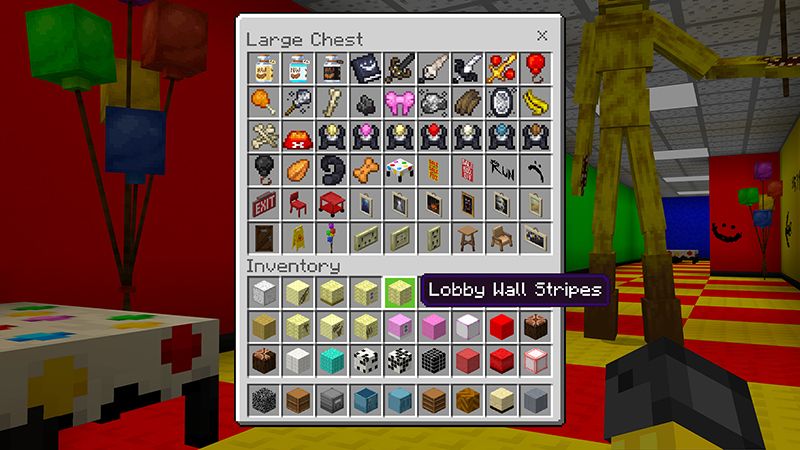The image size is (800, 450).
Task: Grab the red EXIT sign item
Action: [264, 203]
